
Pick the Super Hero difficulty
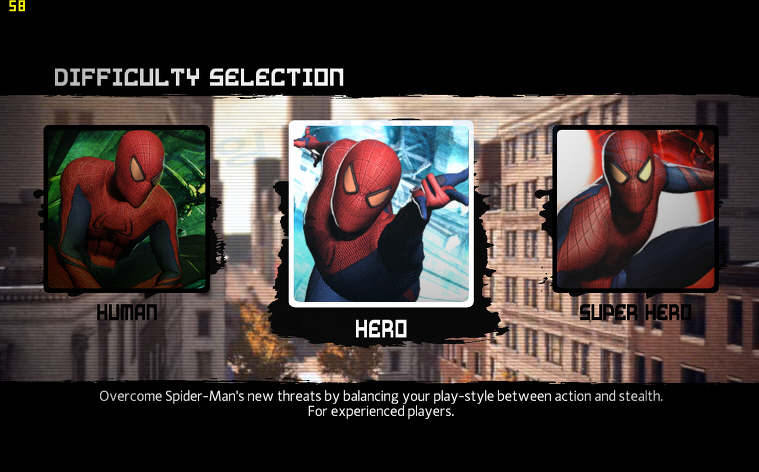pyautogui.click(x=635, y=209)
